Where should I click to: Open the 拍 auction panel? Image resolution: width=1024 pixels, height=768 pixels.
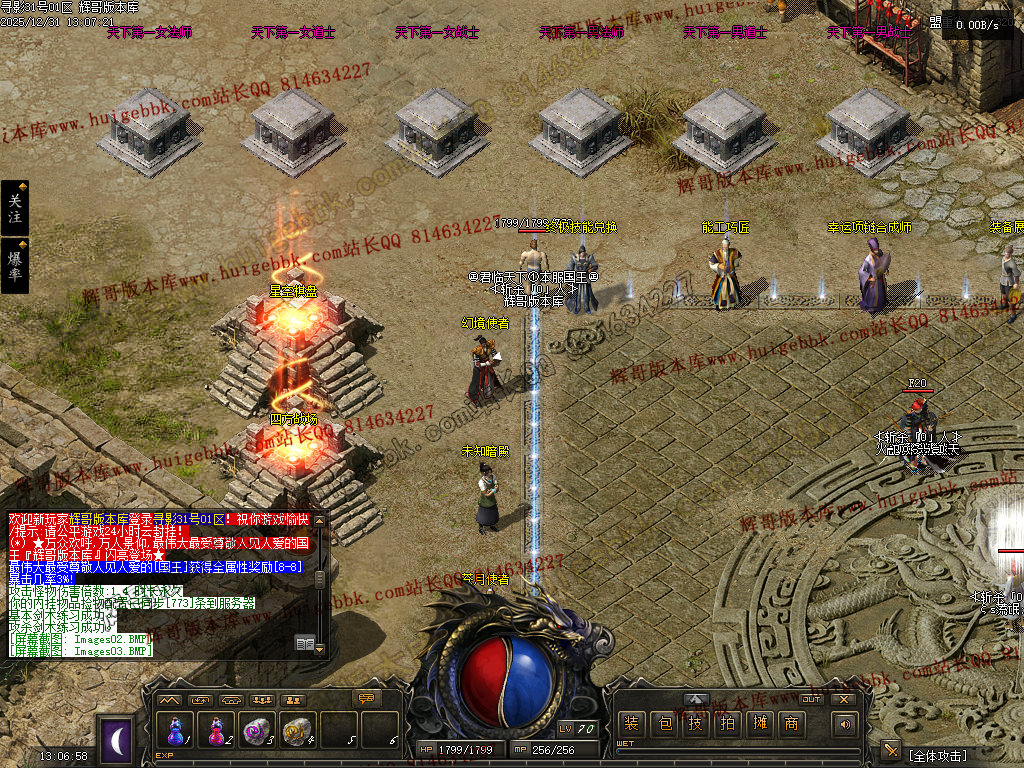tap(727, 724)
